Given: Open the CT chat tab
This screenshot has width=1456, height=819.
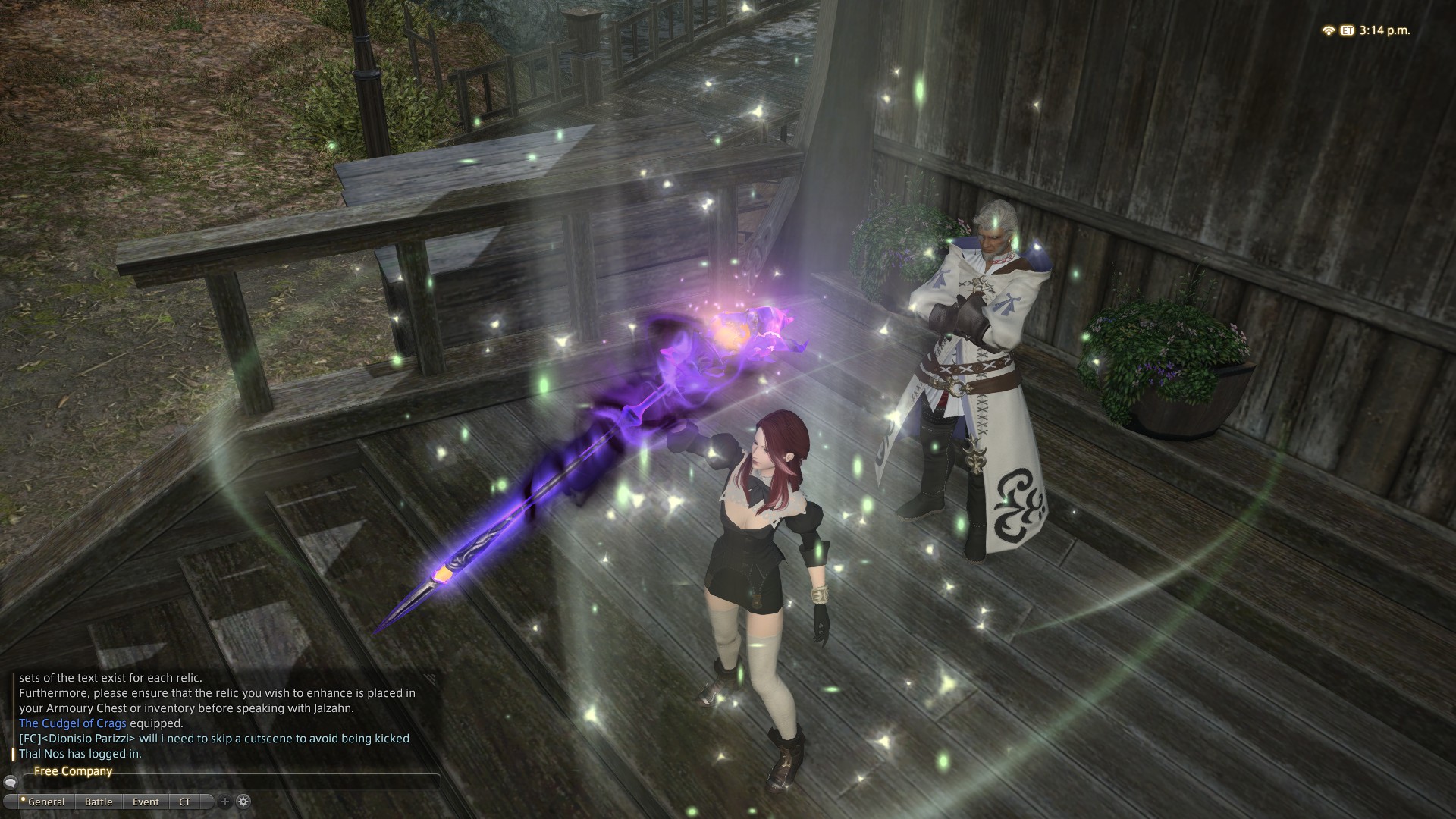Looking at the screenshot, I should point(186,802).
